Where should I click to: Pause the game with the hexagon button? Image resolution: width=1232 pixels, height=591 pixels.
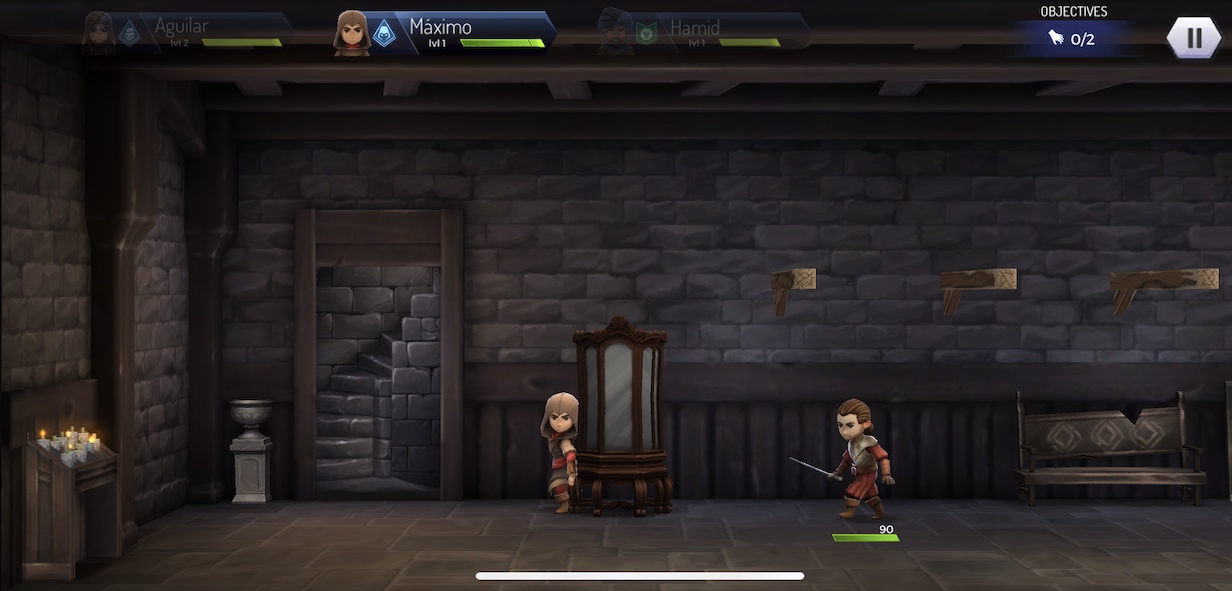pyautogui.click(x=1194, y=38)
